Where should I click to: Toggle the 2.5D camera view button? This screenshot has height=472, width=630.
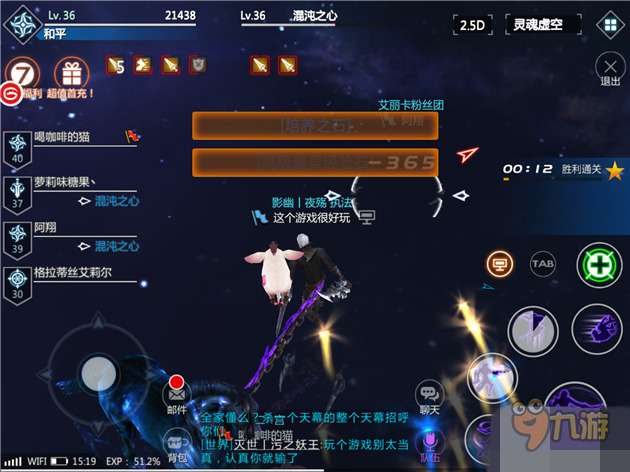pos(474,25)
